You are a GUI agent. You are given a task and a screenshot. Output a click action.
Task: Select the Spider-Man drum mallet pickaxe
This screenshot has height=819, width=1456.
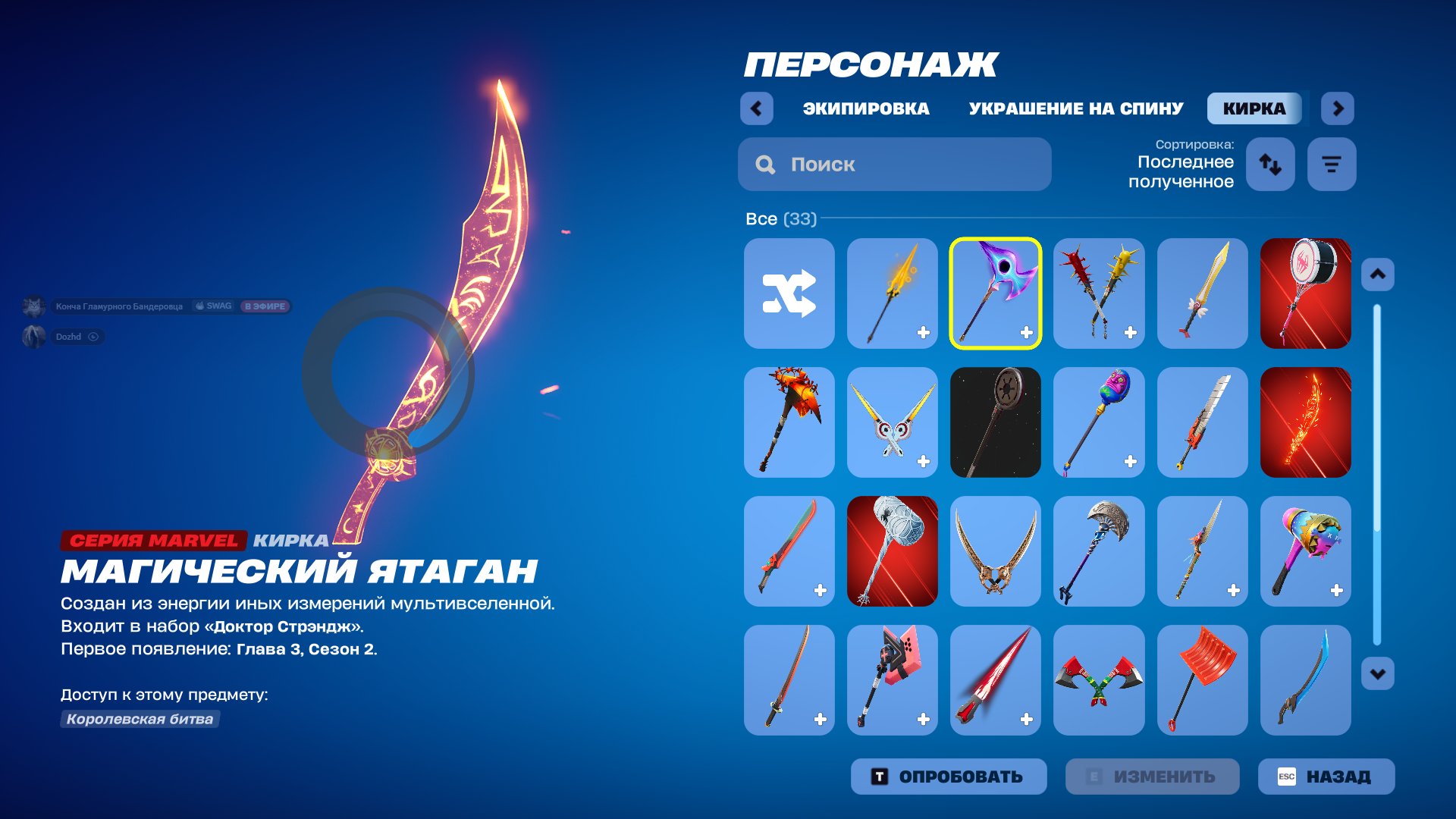click(1306, 294)
